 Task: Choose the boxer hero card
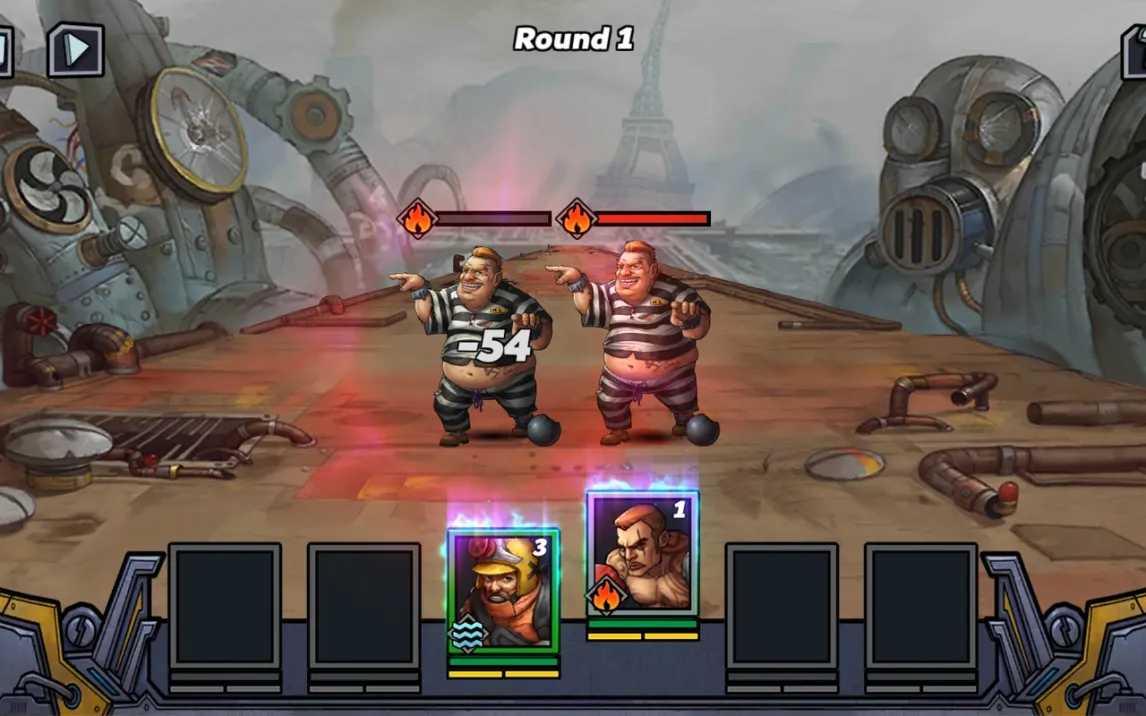[x=642, y=553]
